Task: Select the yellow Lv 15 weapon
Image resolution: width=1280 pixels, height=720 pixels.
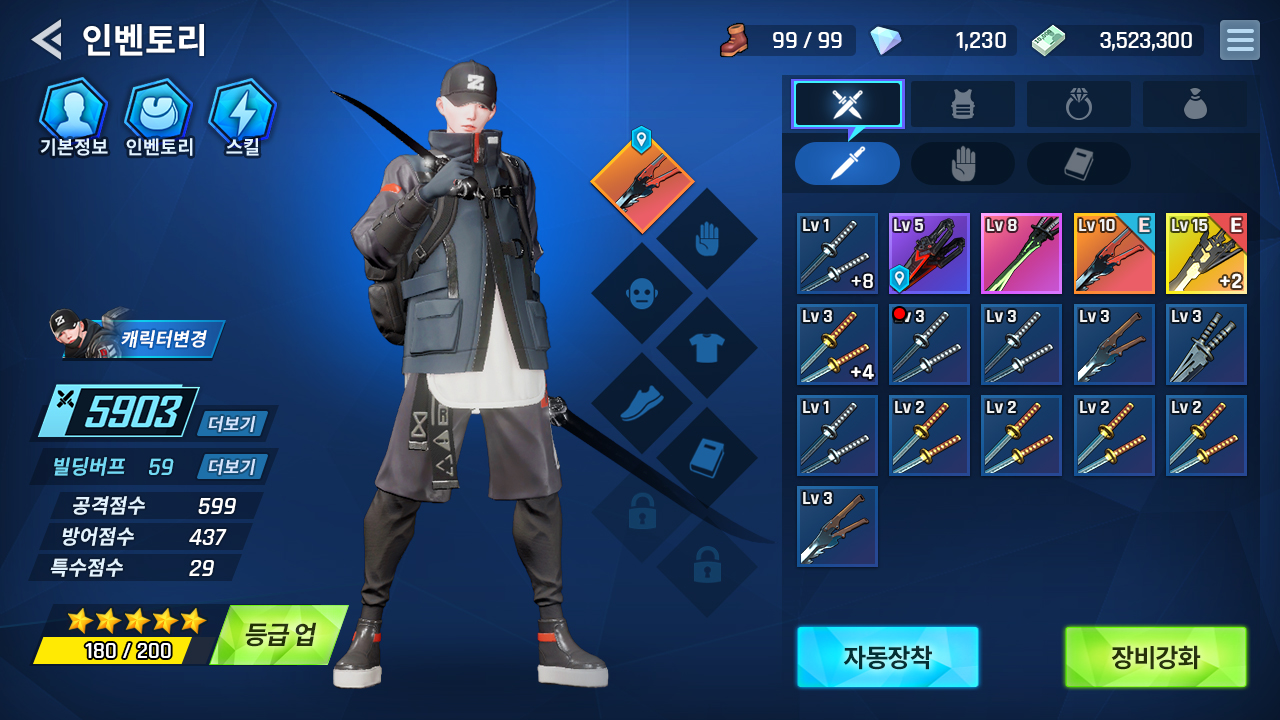Action: click(1206, 253)
